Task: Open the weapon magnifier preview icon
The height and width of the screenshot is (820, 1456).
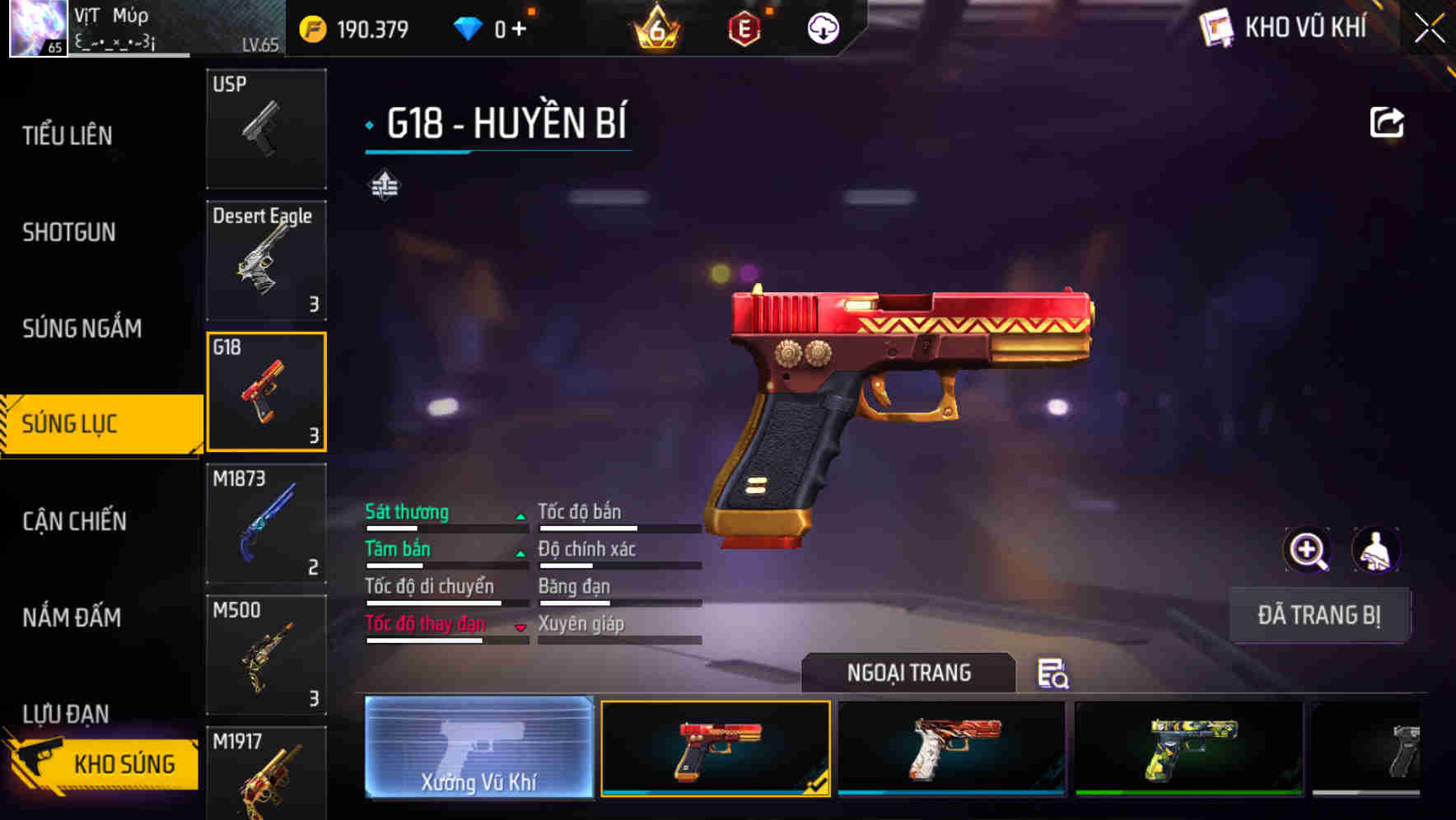Action: tap(1308, 550)
